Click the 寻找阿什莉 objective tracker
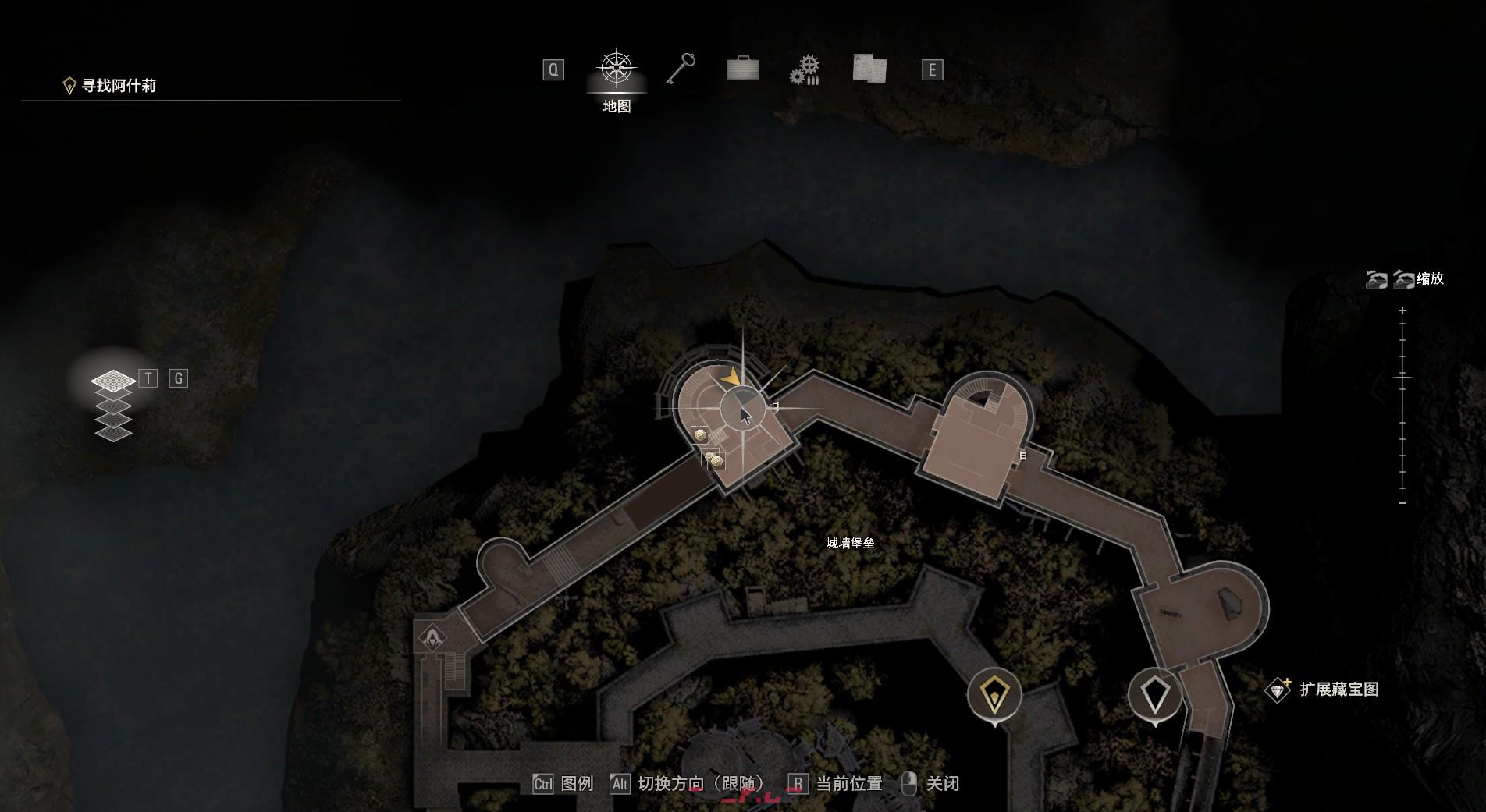Image resolution: width=1486 pixels, height=812 pixels. pos(119,86)
